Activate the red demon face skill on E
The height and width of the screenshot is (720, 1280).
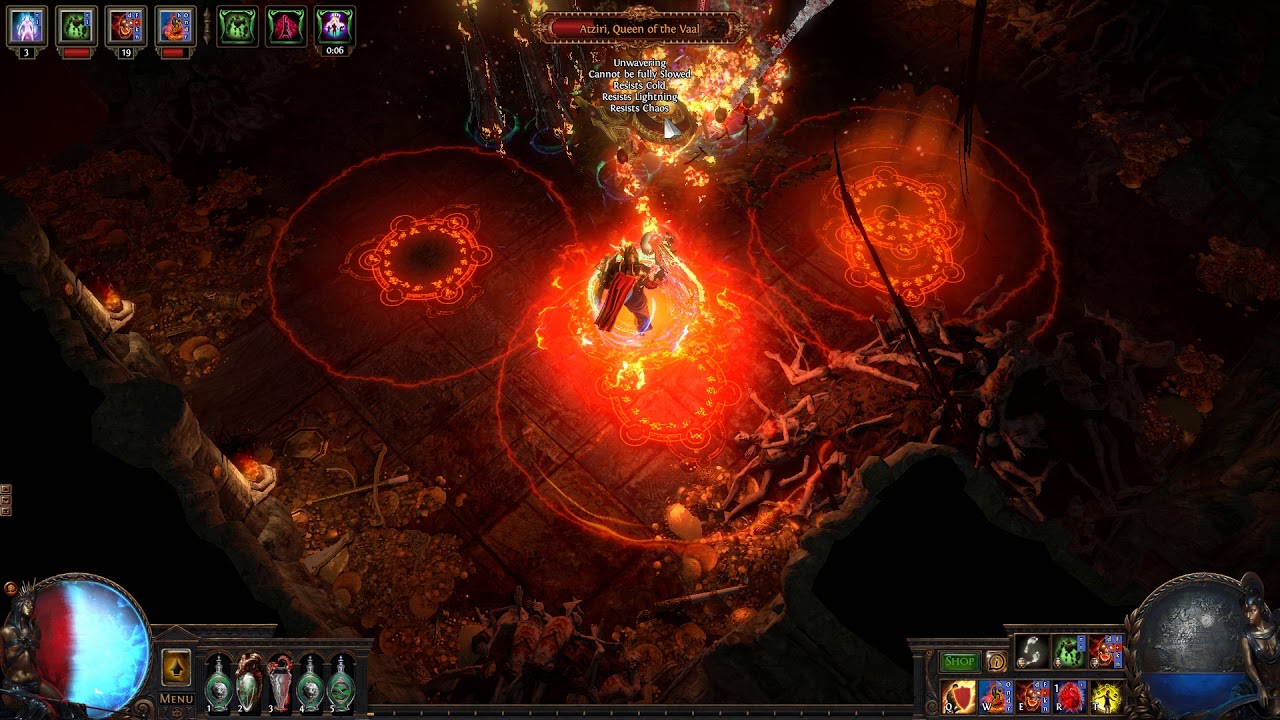pos(1033,696)
